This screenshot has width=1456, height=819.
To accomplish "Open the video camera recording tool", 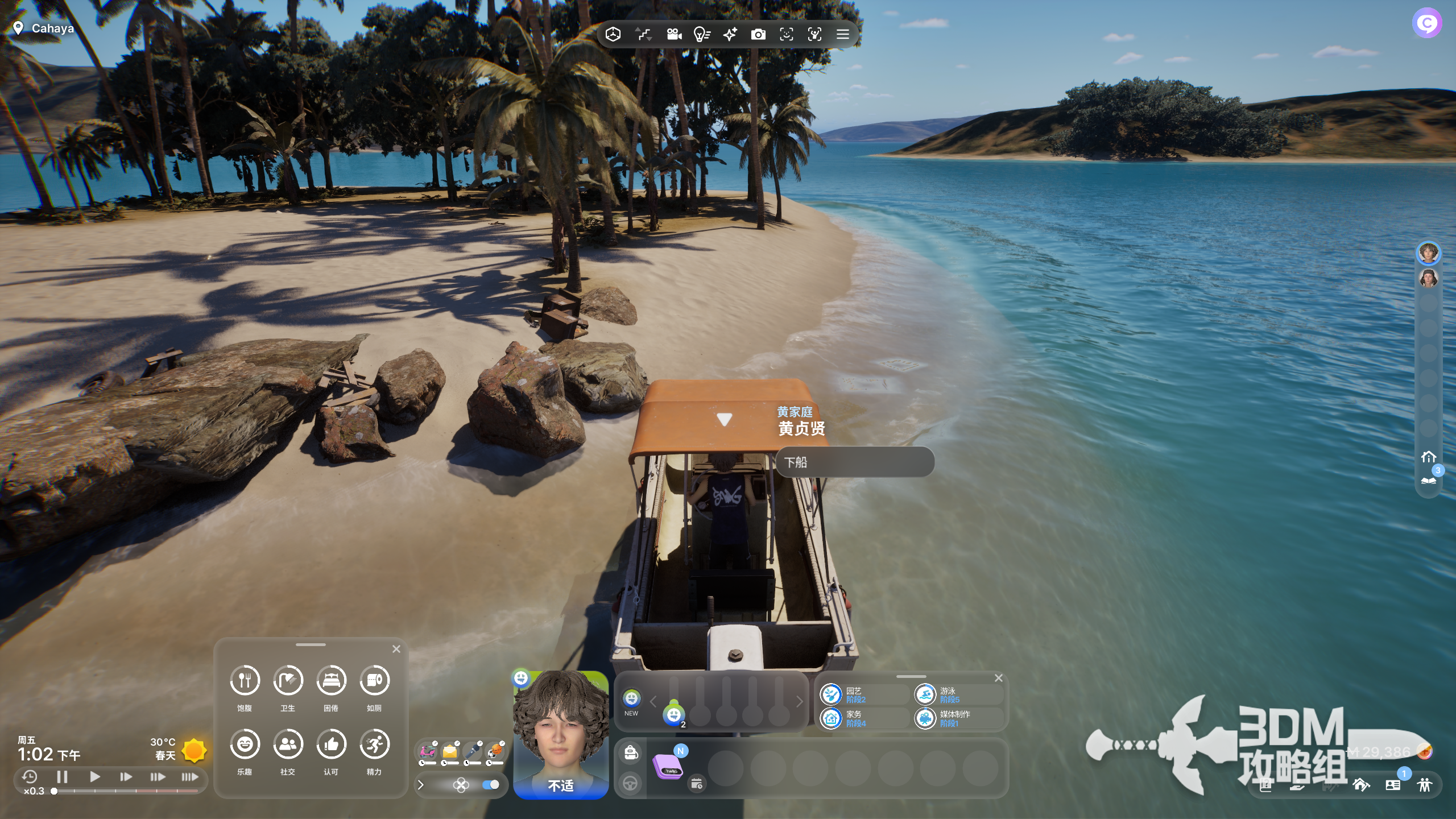I will [674, 35].
